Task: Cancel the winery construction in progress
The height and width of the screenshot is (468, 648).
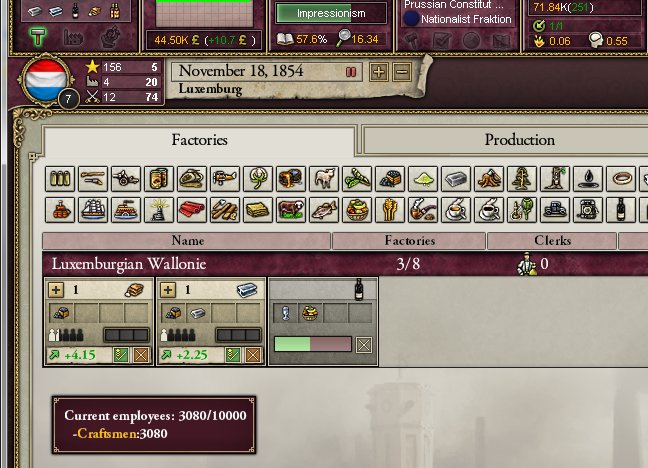Action: [364, 345]
